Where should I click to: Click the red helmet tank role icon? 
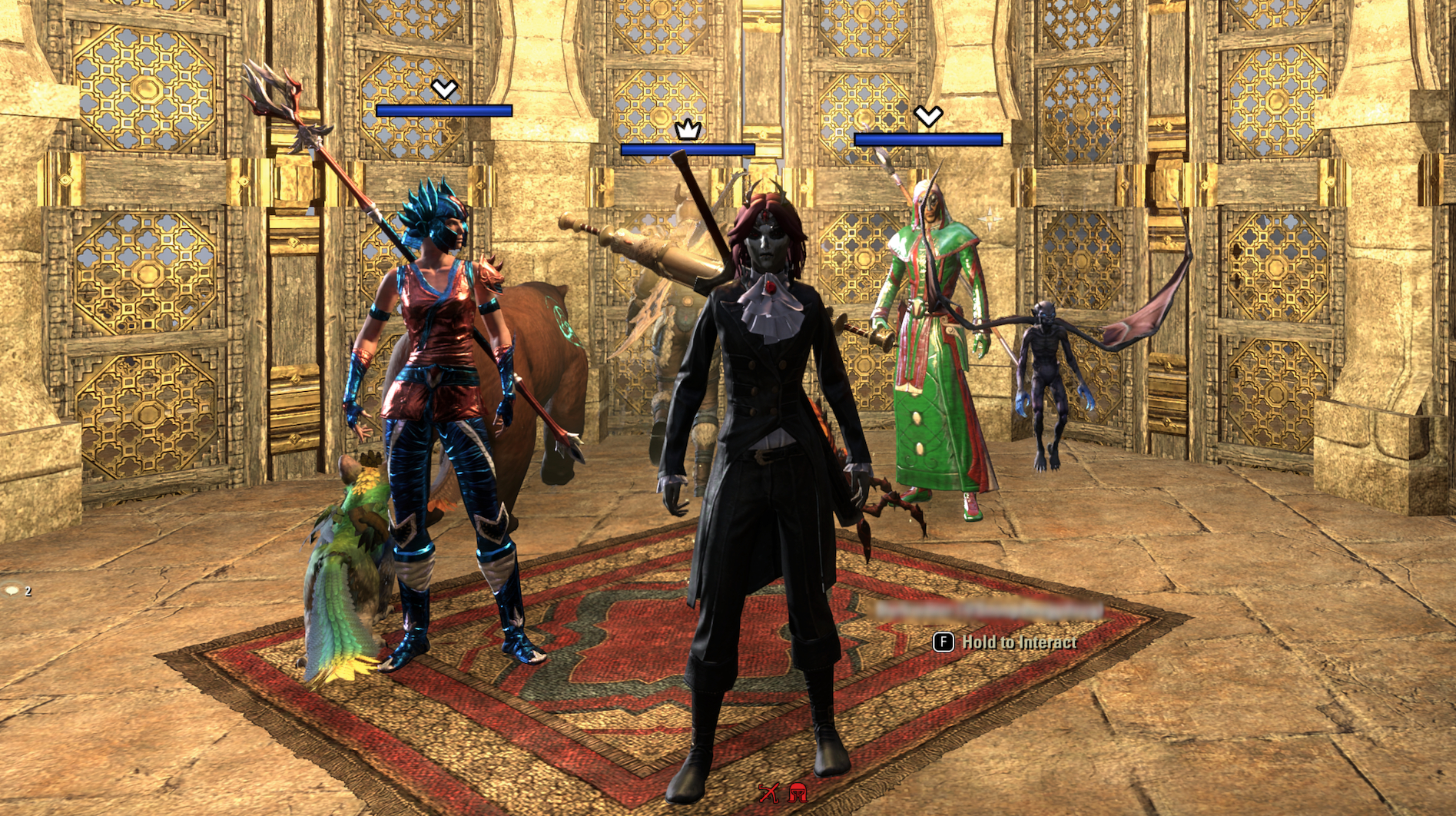(x=798, y=791)
